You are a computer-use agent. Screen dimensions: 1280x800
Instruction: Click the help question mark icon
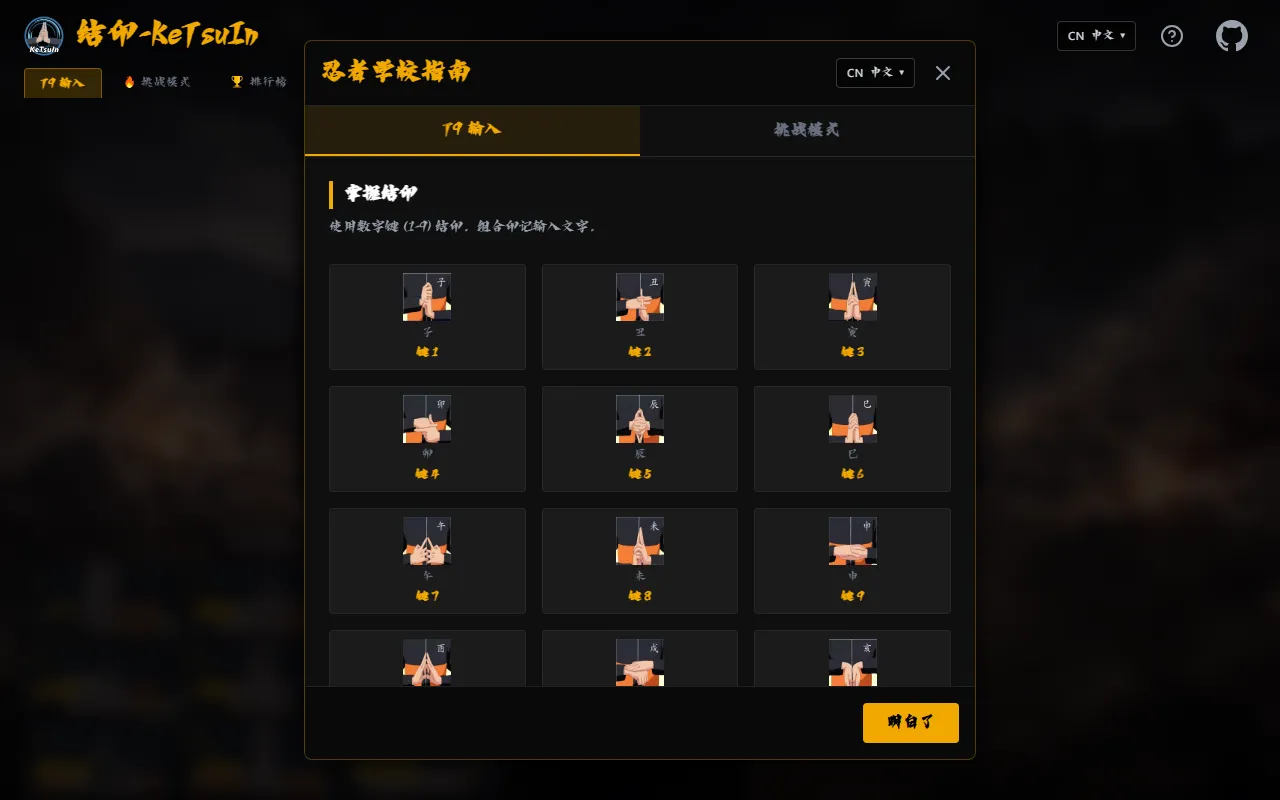tap(1171, 35)
